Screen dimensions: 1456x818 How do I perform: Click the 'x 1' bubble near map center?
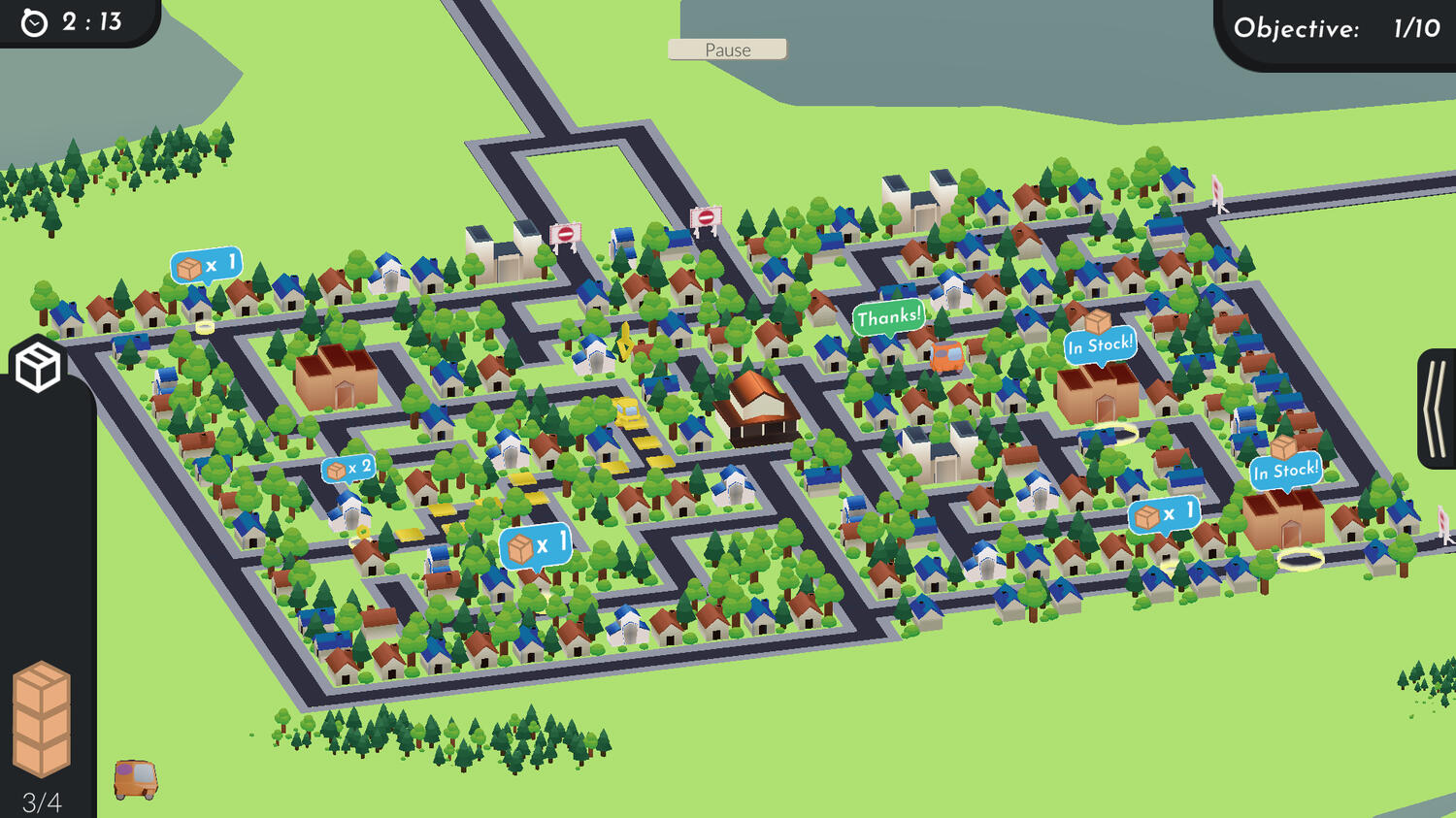[534, 543]
